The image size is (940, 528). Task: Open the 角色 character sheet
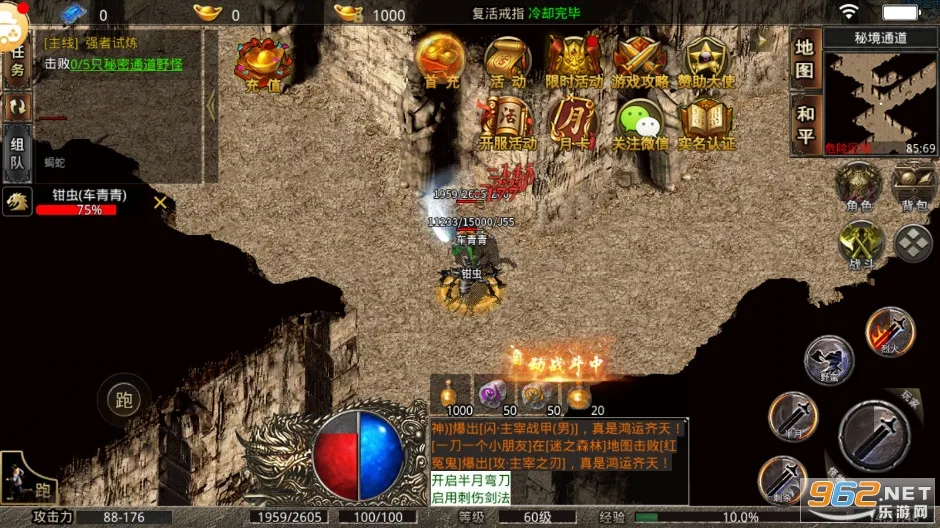point(859,186)
